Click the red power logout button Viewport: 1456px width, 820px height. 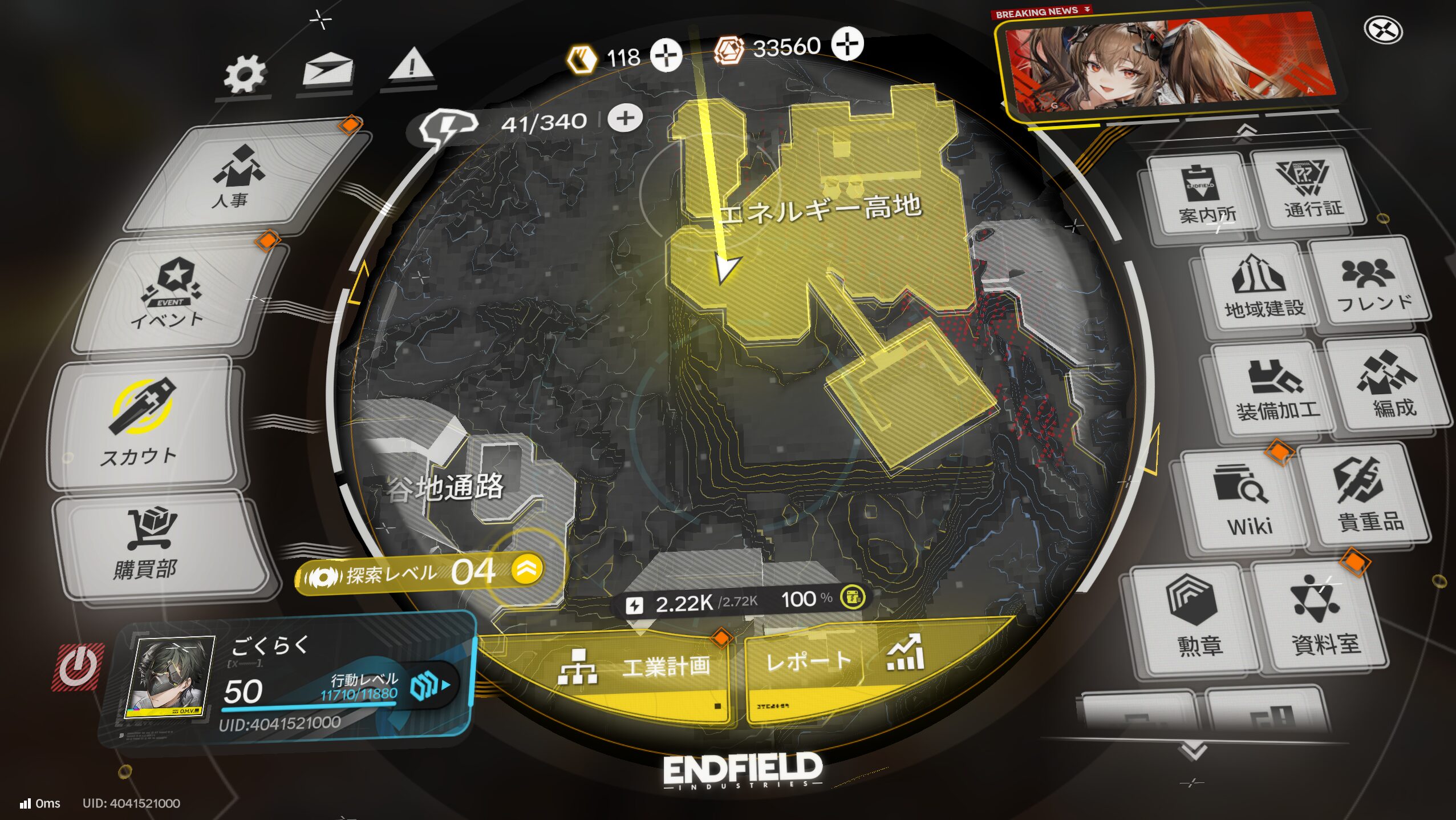point(78,666)
